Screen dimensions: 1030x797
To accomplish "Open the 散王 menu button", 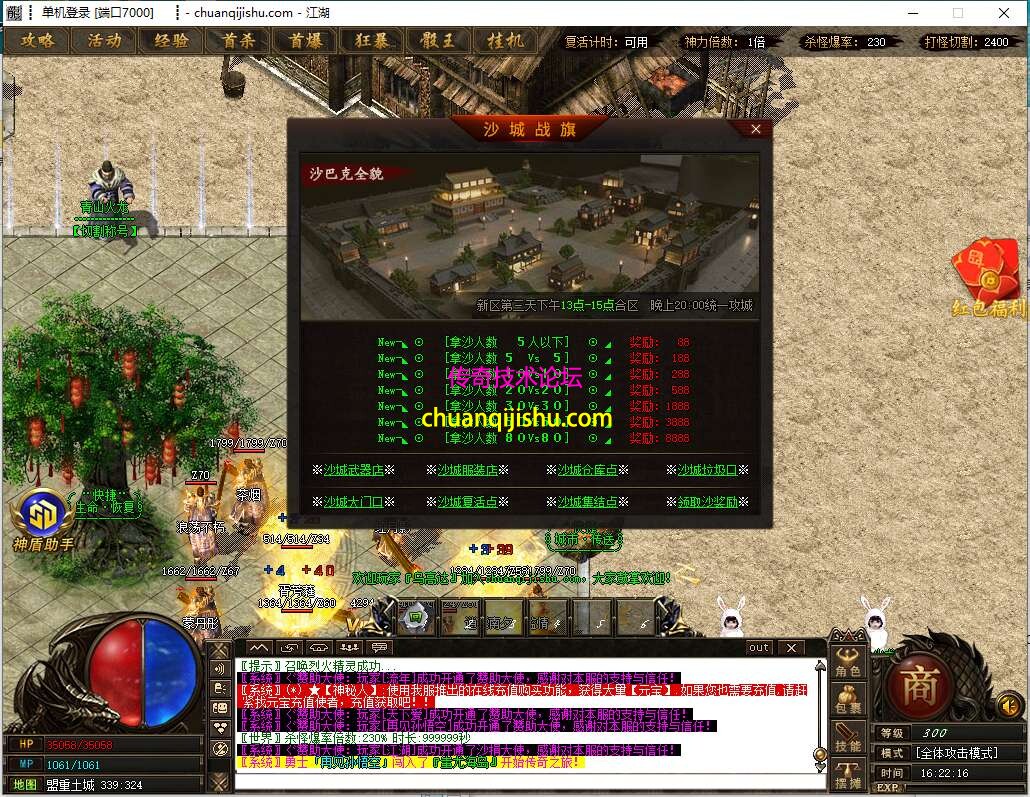I will point(438,41).
